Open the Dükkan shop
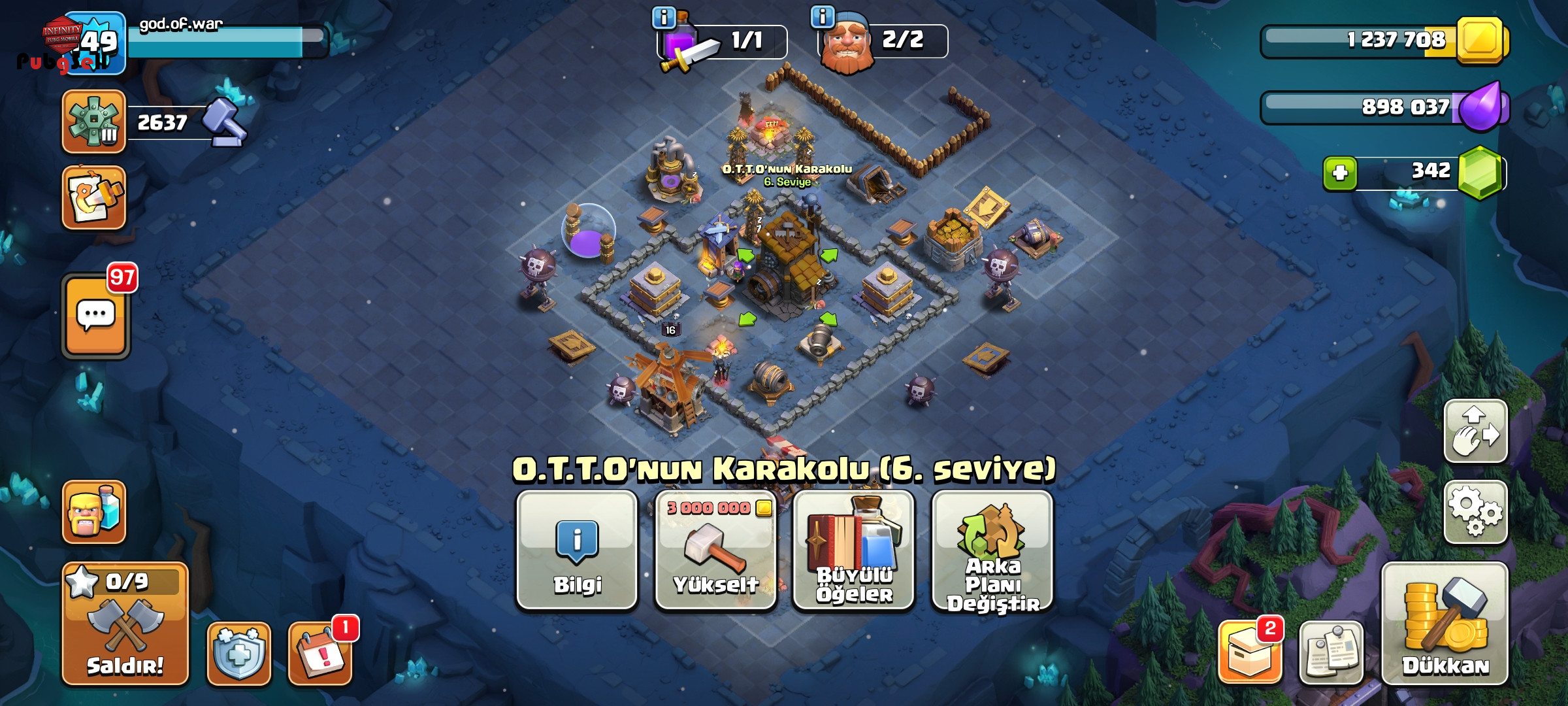The height and width of the screenshot is (706, 1568). (1445, 623)
